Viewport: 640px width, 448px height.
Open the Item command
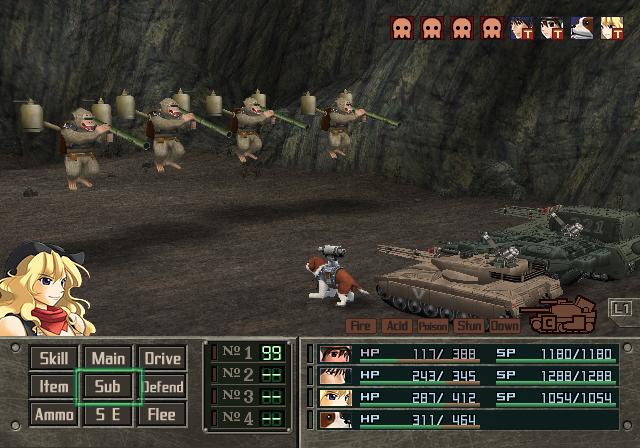(52, 386)
